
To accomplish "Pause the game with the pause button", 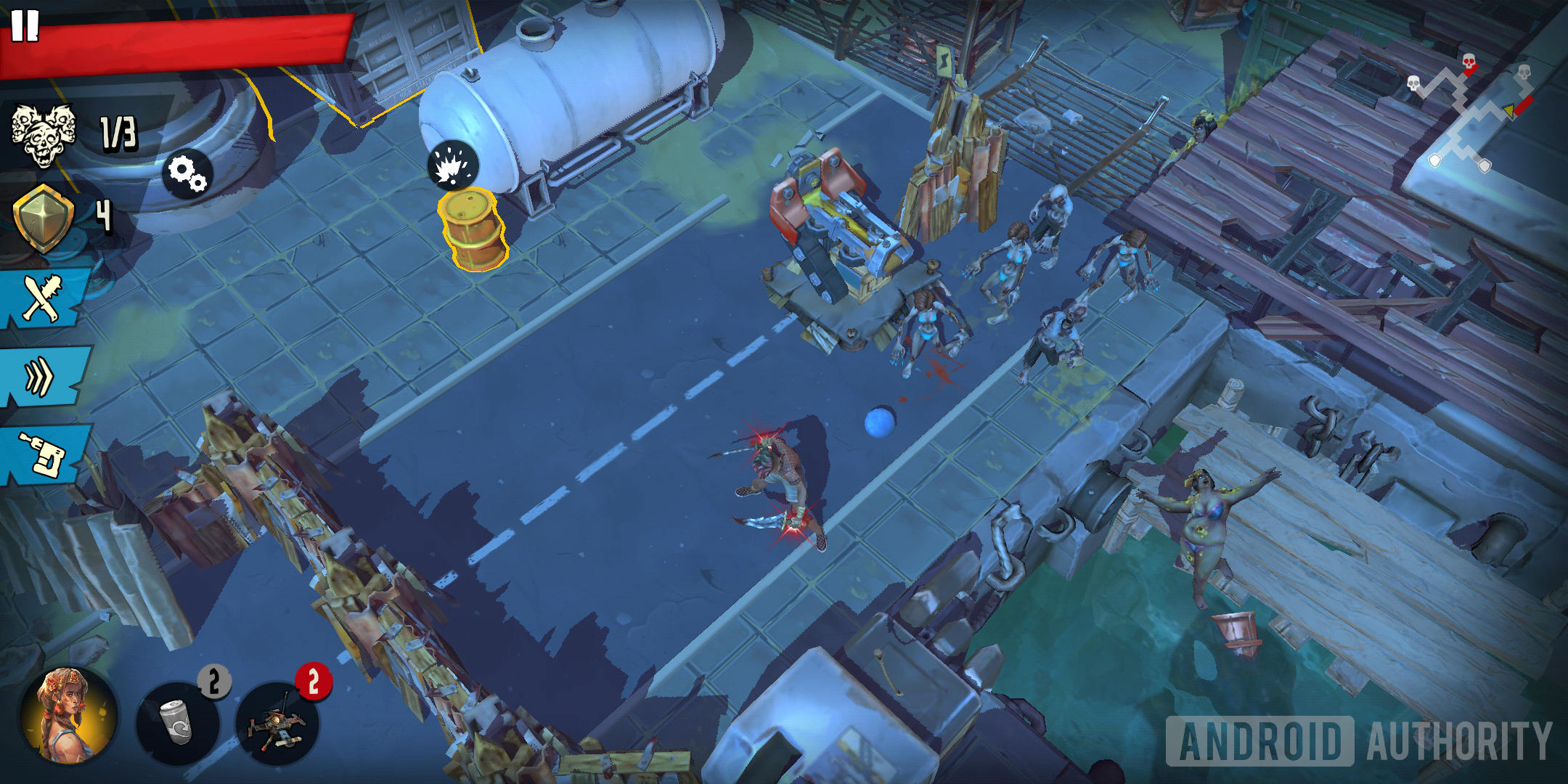I will (x=25, y=25).
